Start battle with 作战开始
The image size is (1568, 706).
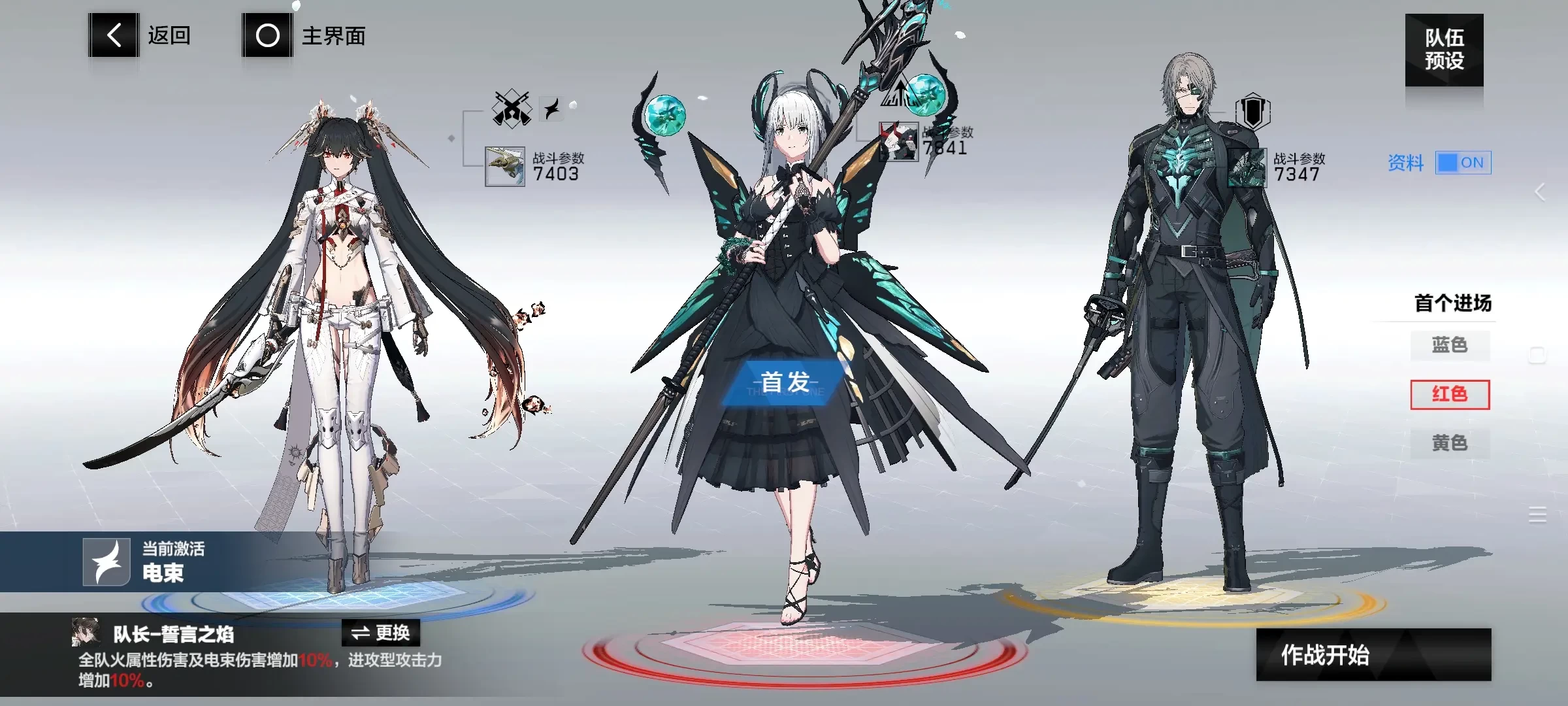(1373, 654)
